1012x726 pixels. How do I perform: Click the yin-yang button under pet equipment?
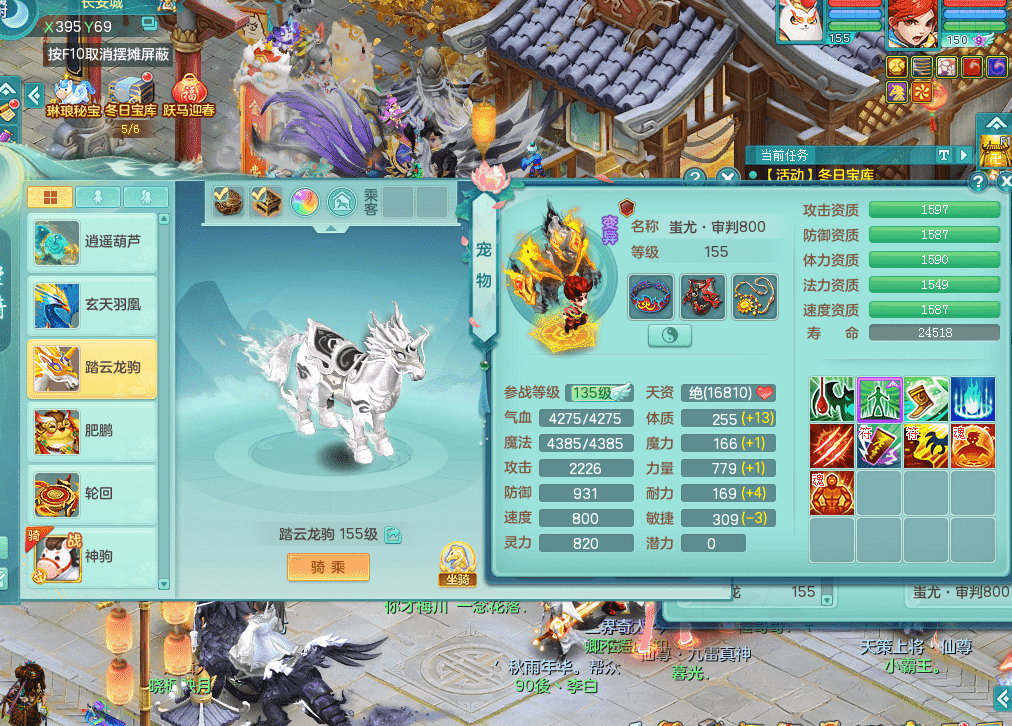point(670,335)
